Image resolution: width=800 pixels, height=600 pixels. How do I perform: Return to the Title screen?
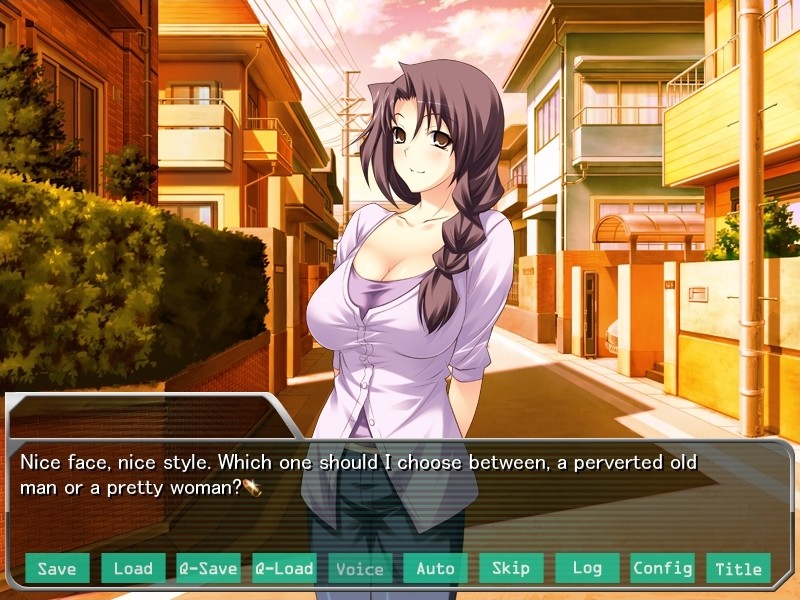(738, 568)
